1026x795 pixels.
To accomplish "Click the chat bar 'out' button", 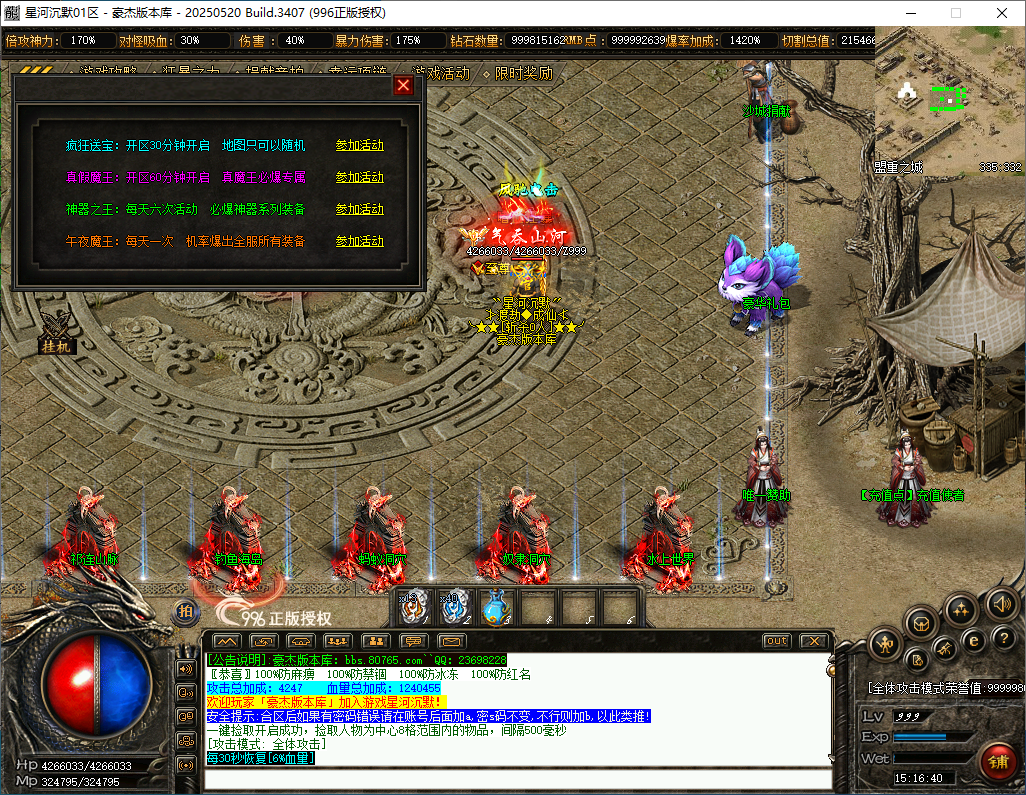I will point(776,641).
